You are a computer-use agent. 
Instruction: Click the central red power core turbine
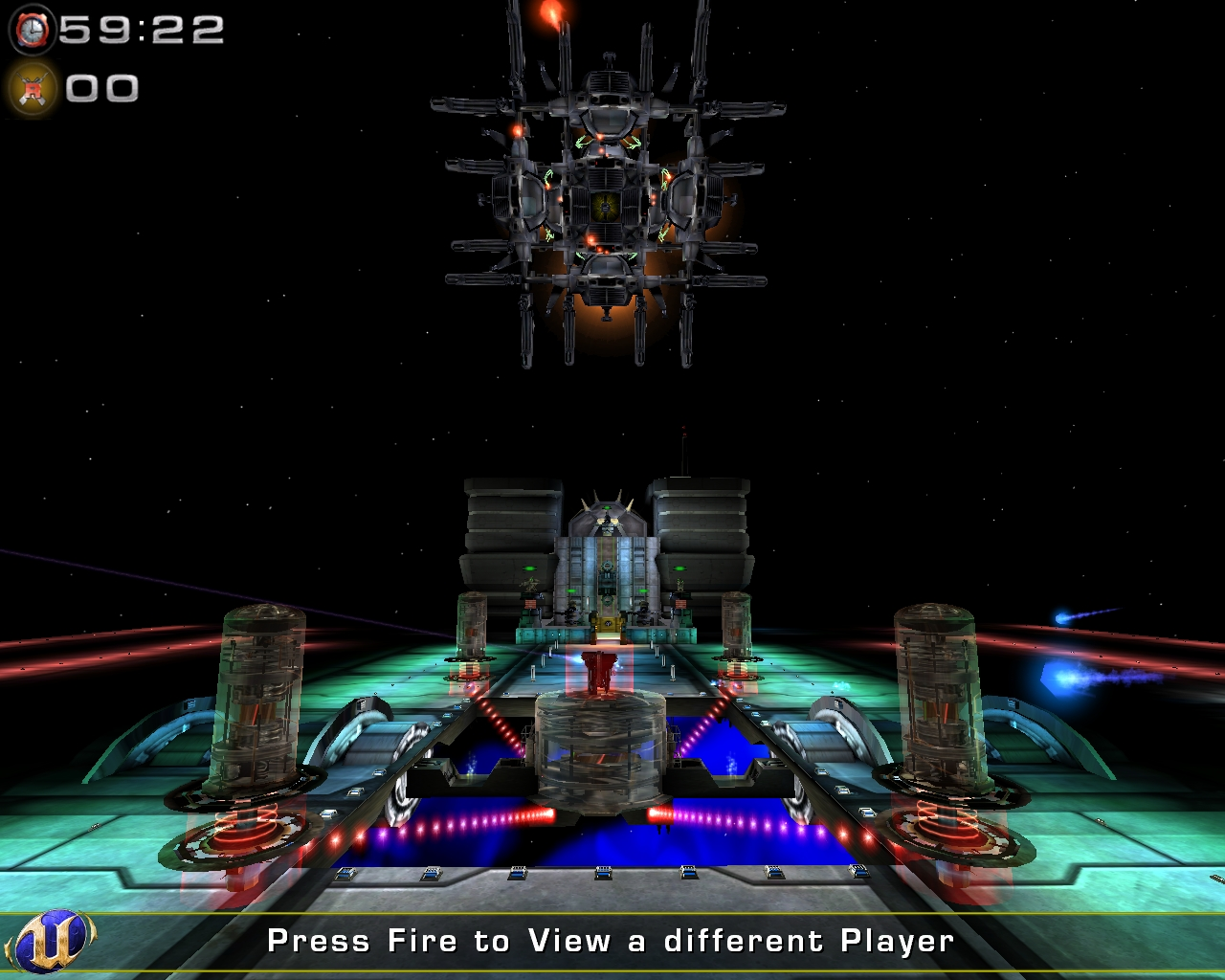coord(601,670)
